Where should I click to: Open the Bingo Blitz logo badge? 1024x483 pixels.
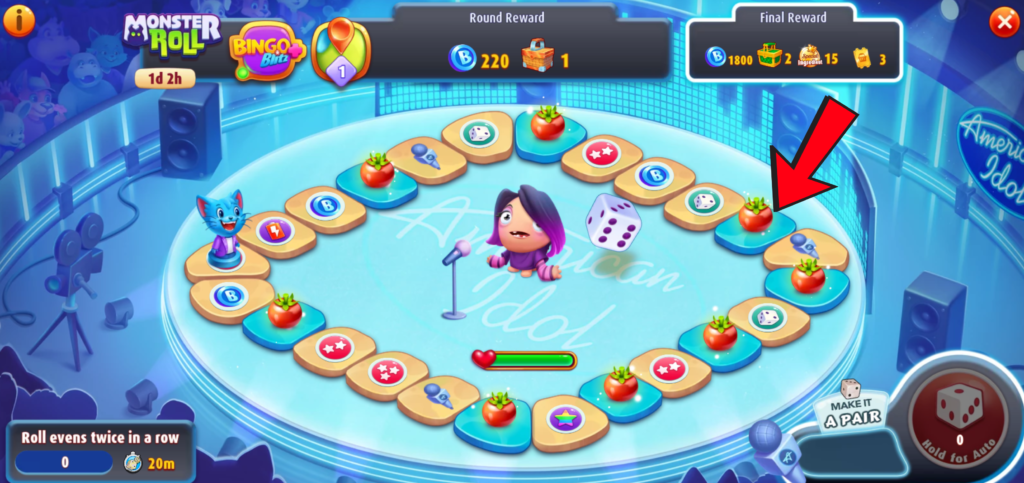[266, 48]
